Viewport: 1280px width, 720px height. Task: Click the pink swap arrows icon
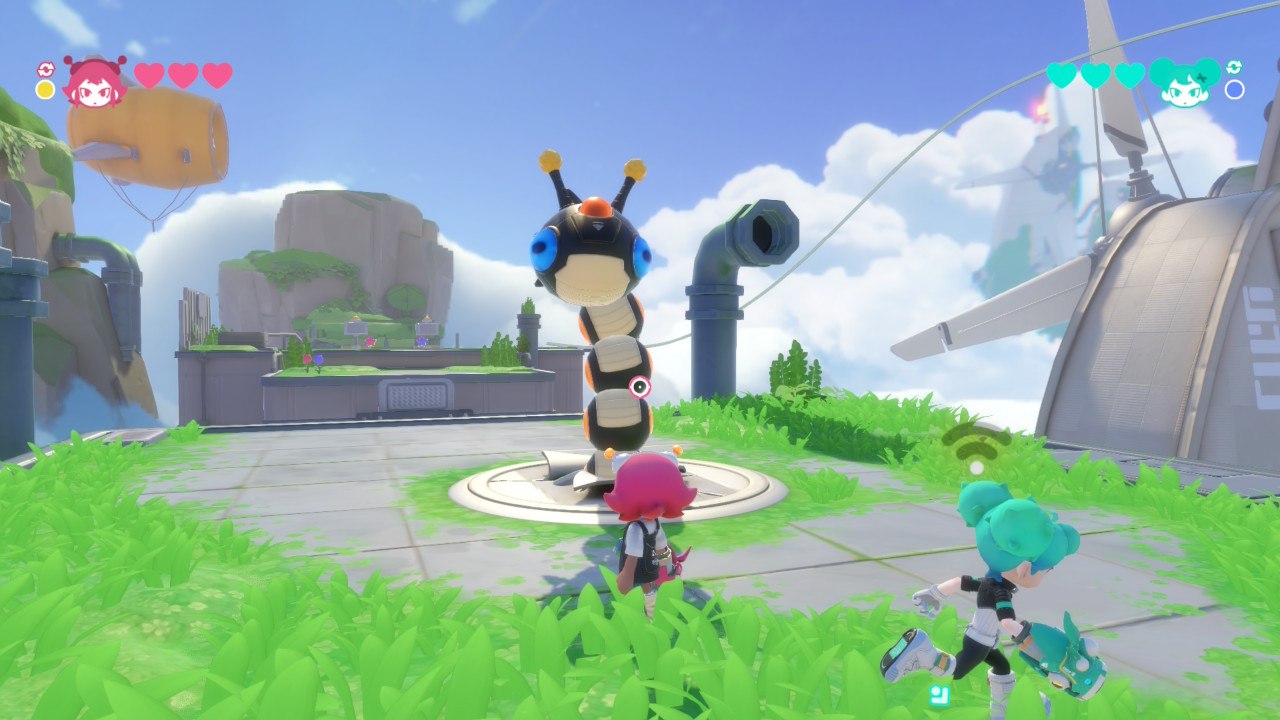coord(45,69)
